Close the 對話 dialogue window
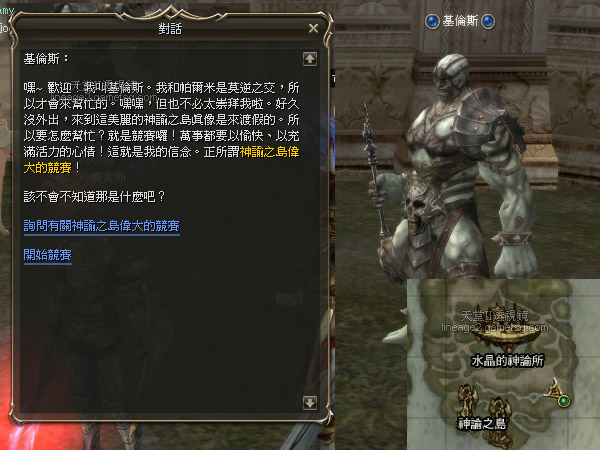 [313, 28]
